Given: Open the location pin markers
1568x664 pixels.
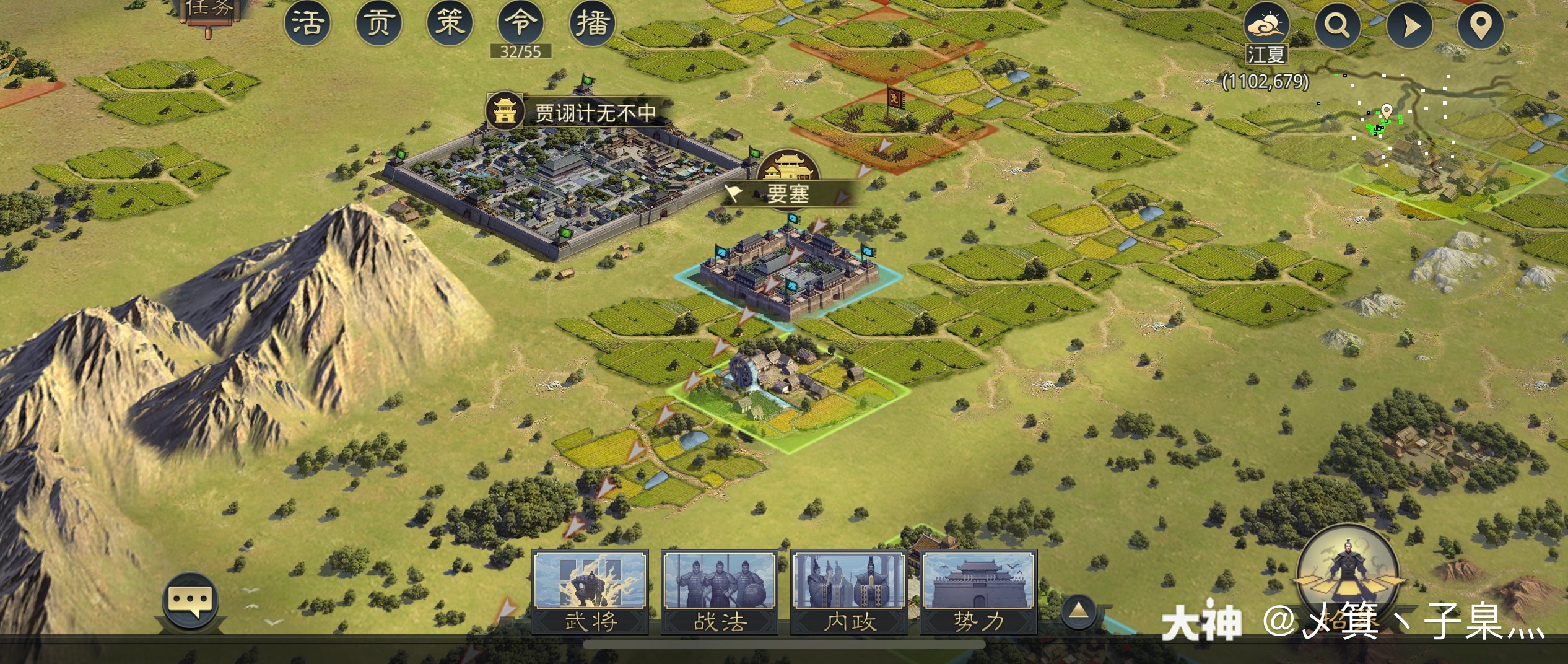Looking at the screenshot, I should (1481, 26).
